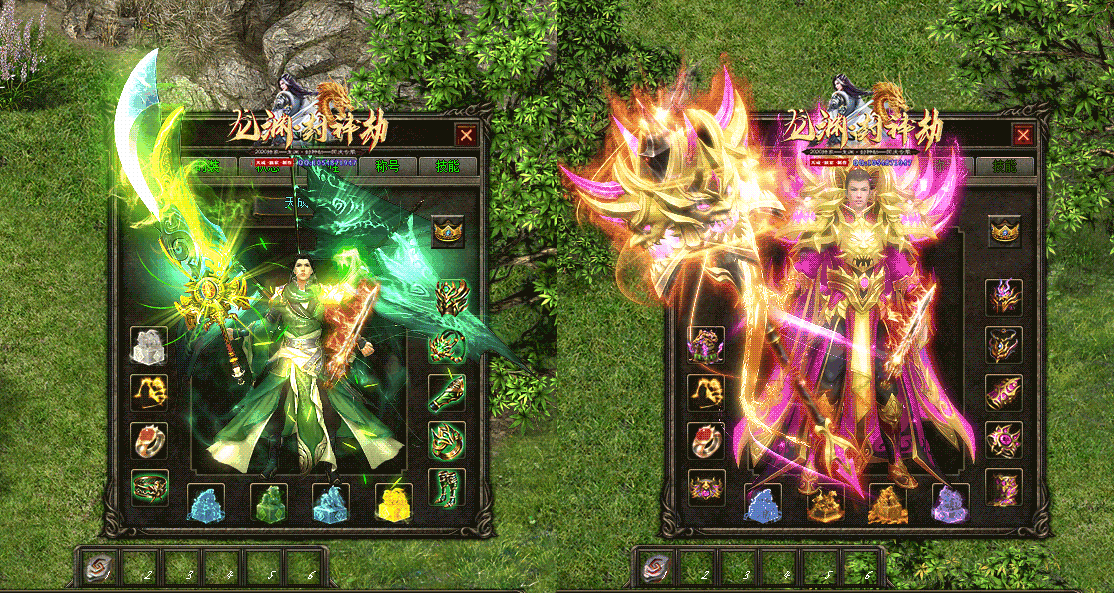Select the red gem ring on golden panel
The width and height of the screenshot is (1114, 593).
(706, 439)
